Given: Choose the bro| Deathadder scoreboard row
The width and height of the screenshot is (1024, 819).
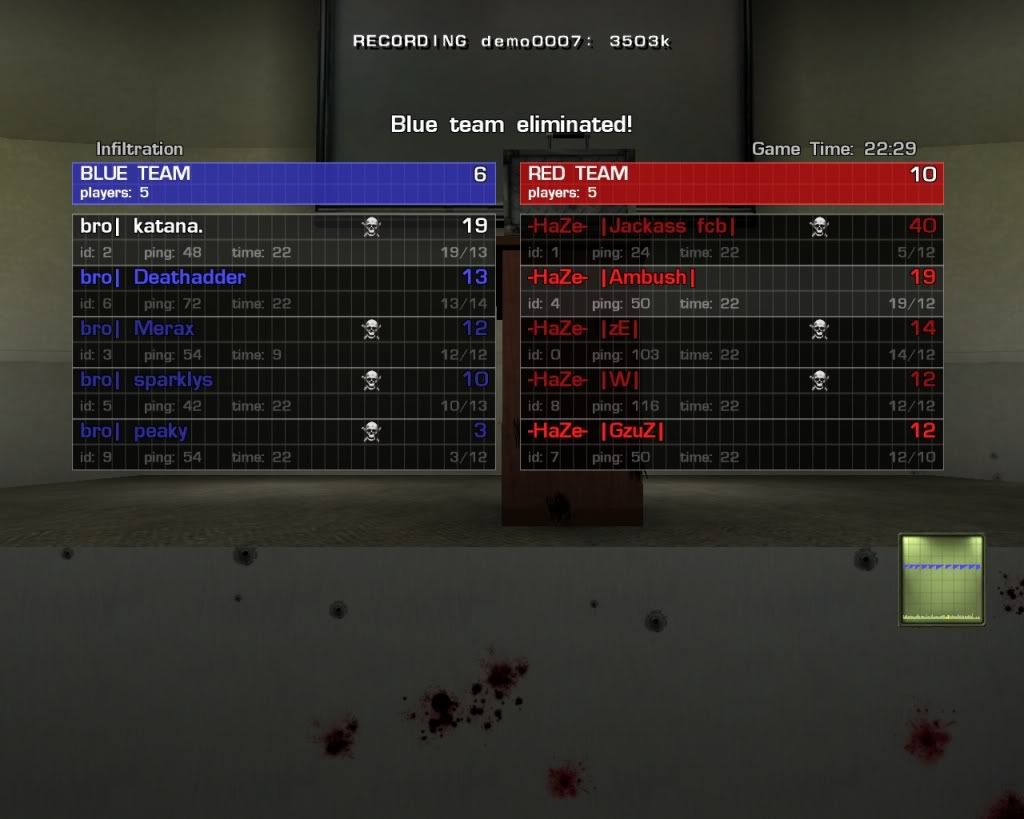Looking at the screenshot, I should 283,290.
